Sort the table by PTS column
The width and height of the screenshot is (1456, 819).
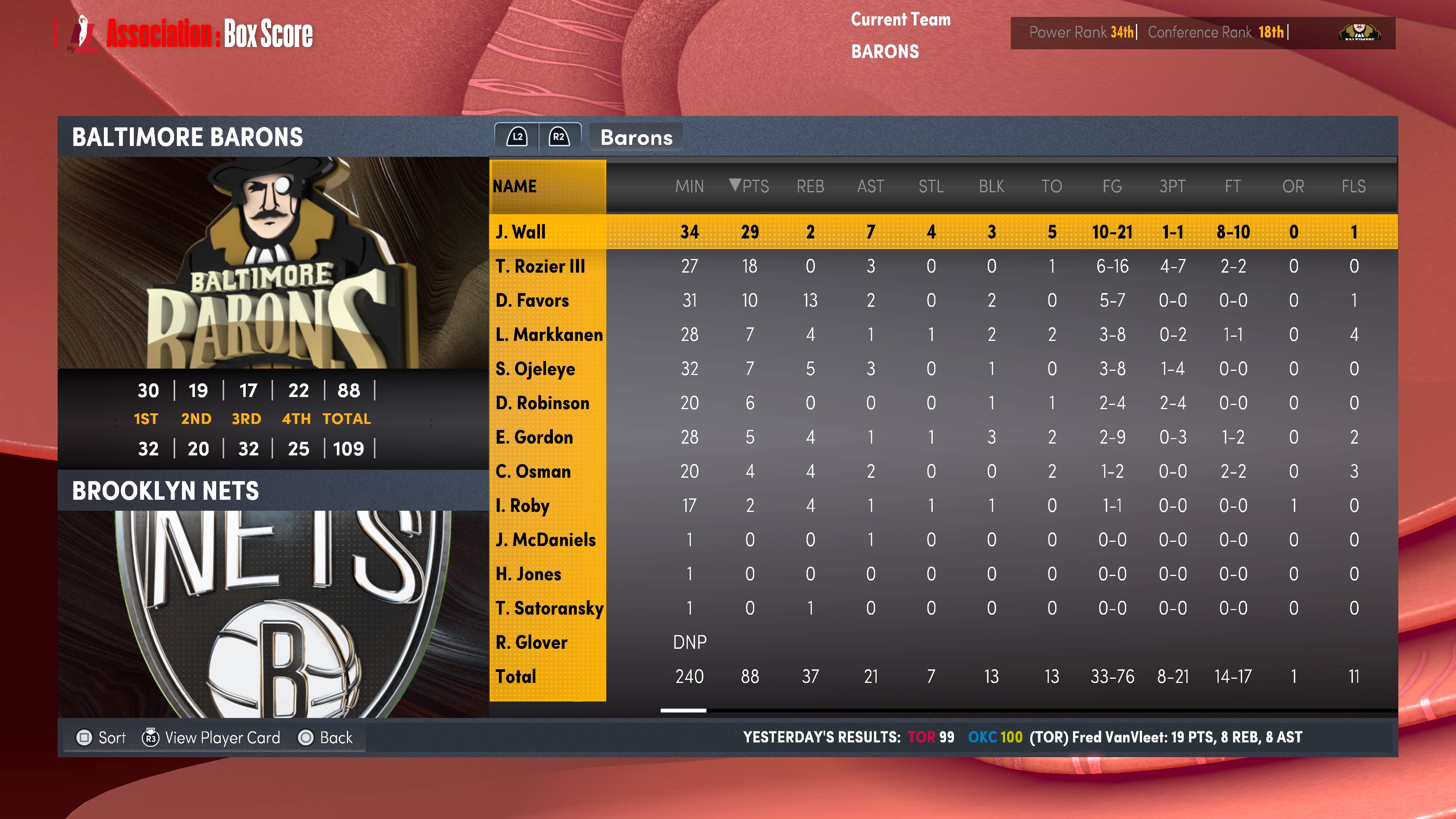pyautogui.click(x=750, y=186)
